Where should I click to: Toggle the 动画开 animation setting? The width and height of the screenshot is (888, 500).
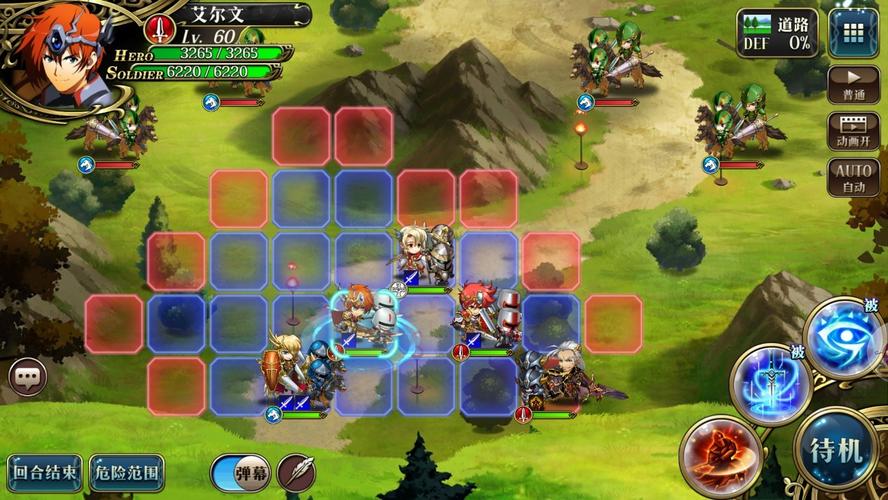tap(853, 131)
